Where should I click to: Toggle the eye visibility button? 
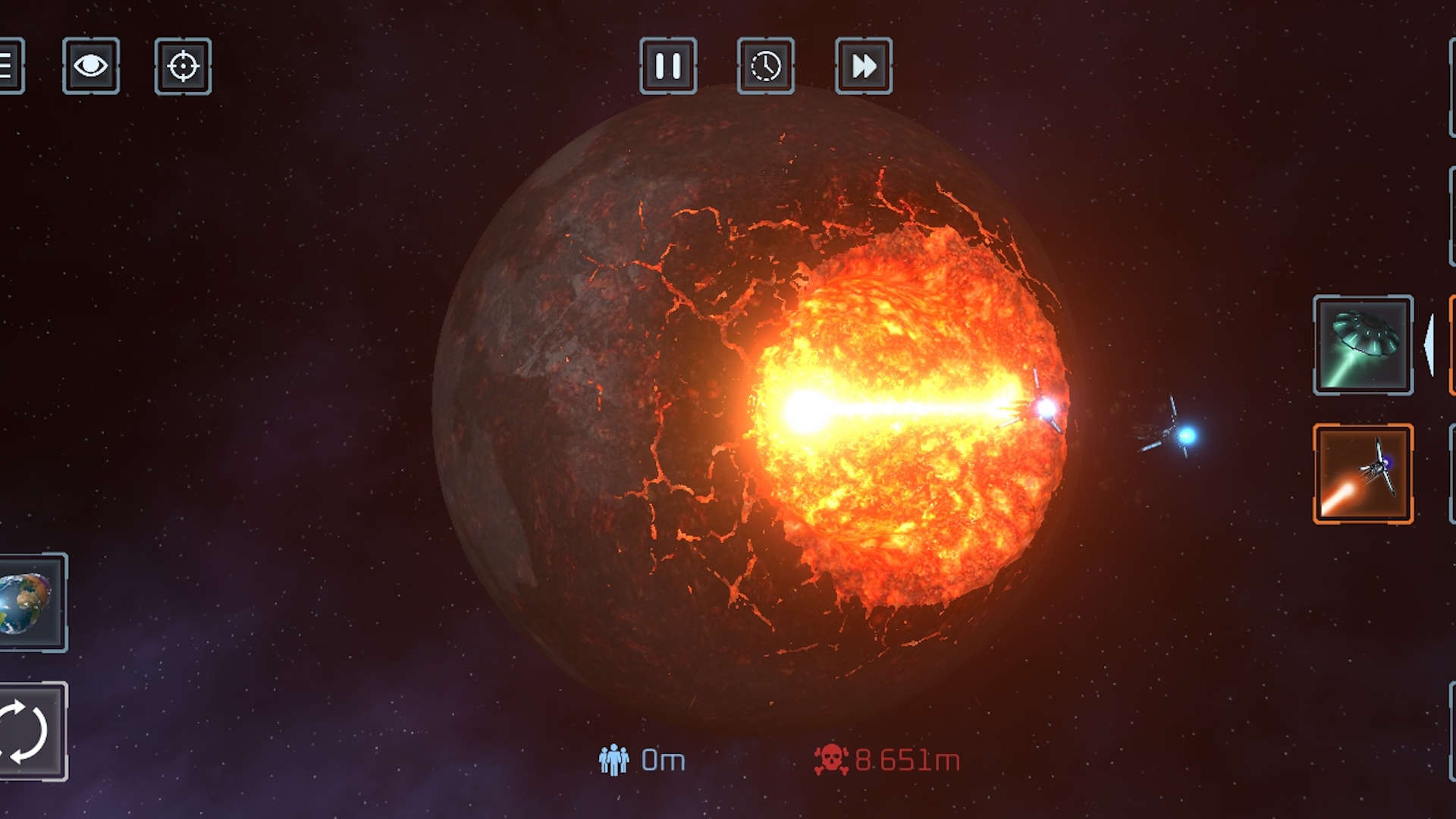[x=91, y=66]
